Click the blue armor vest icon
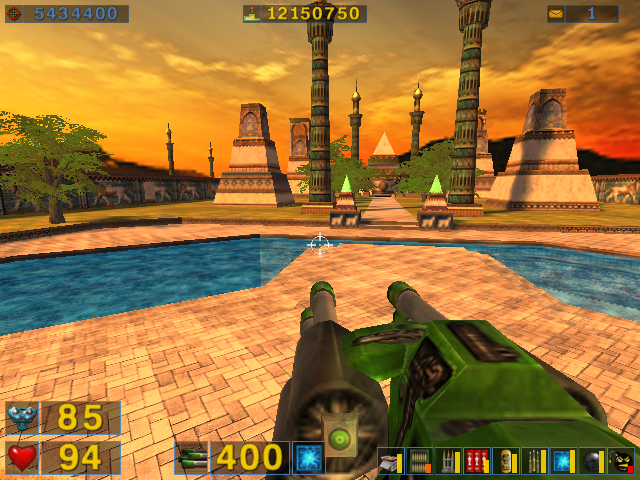The image size is (640, 480). click(x=22, y=418)
